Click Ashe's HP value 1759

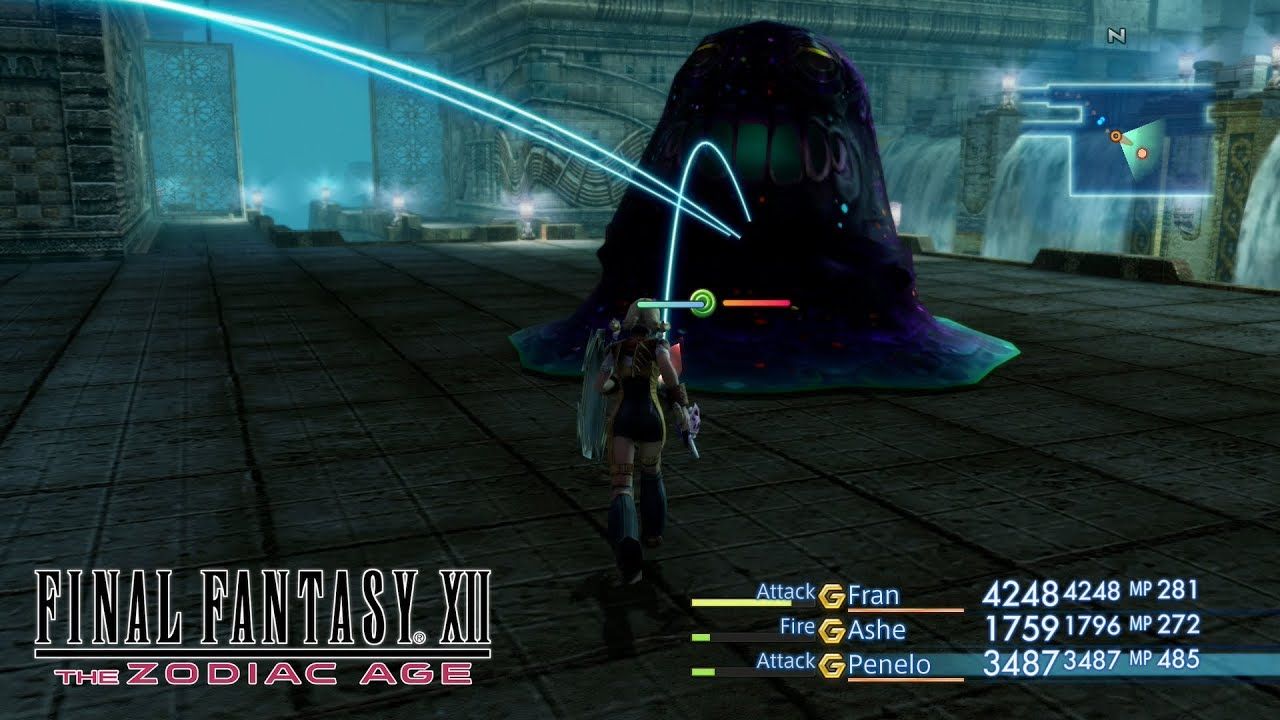click(1025, 627)
